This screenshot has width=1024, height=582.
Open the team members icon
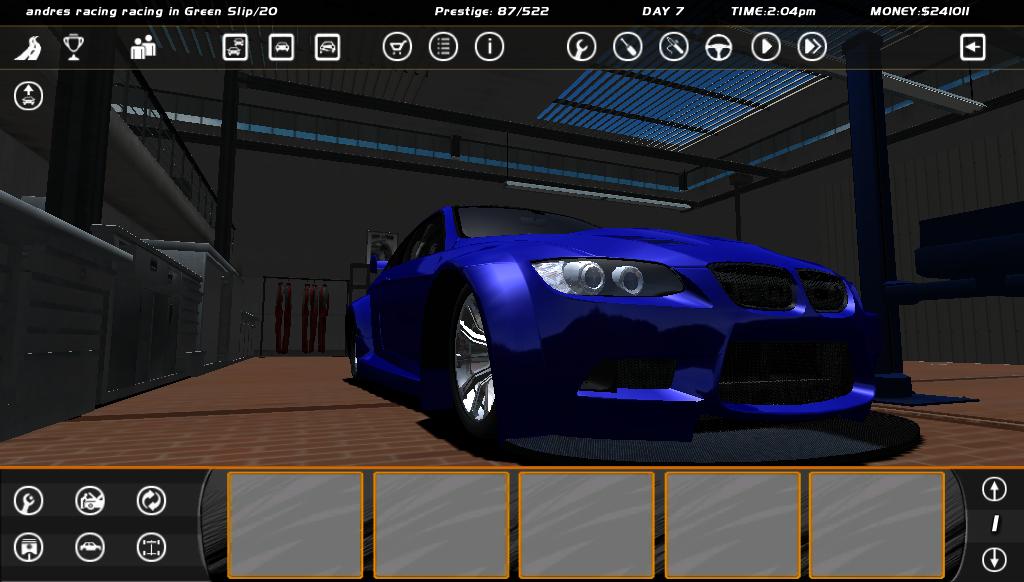143,47
